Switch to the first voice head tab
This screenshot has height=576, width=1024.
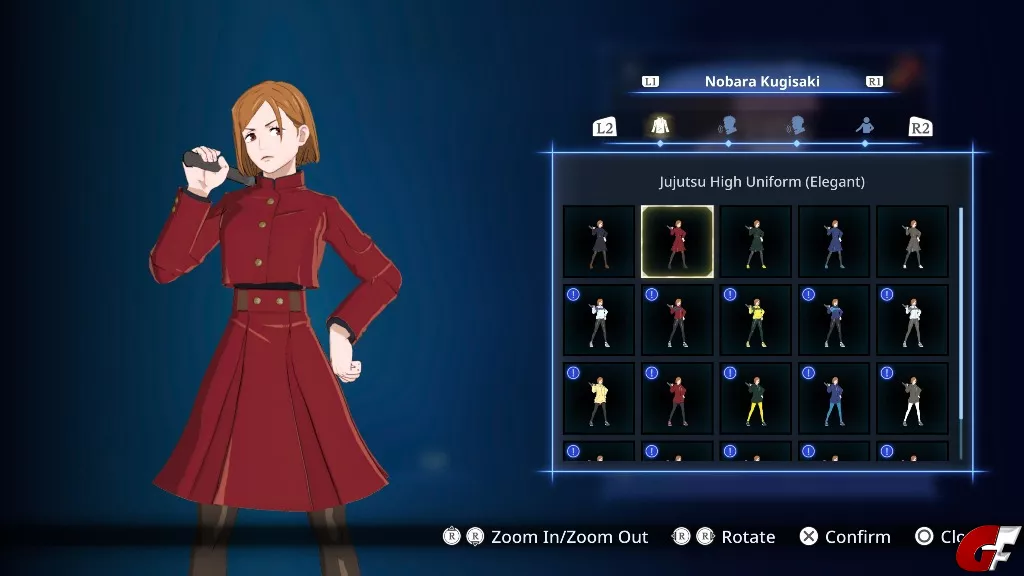point(728,126)
